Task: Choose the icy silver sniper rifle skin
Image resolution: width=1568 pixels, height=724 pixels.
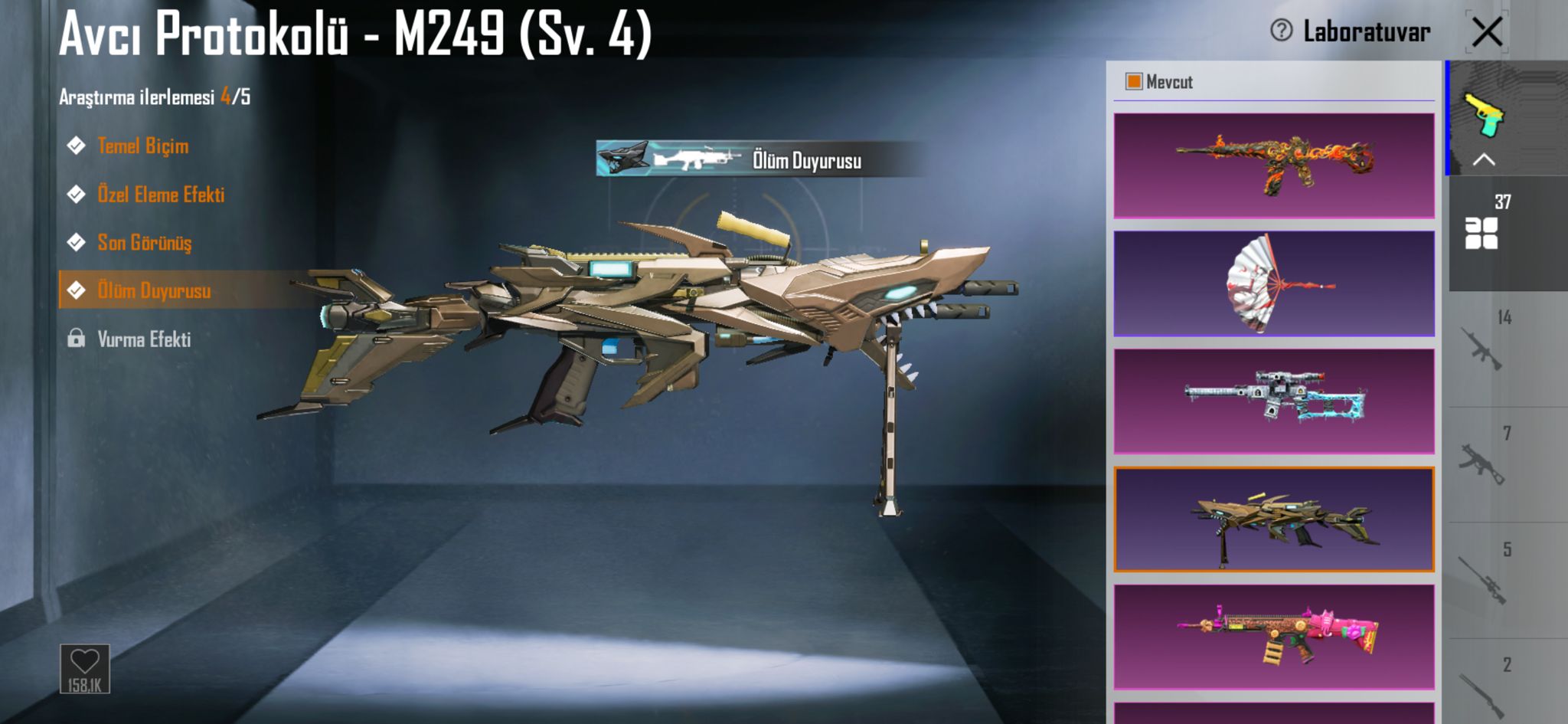Action: (x=1273, y=401)
